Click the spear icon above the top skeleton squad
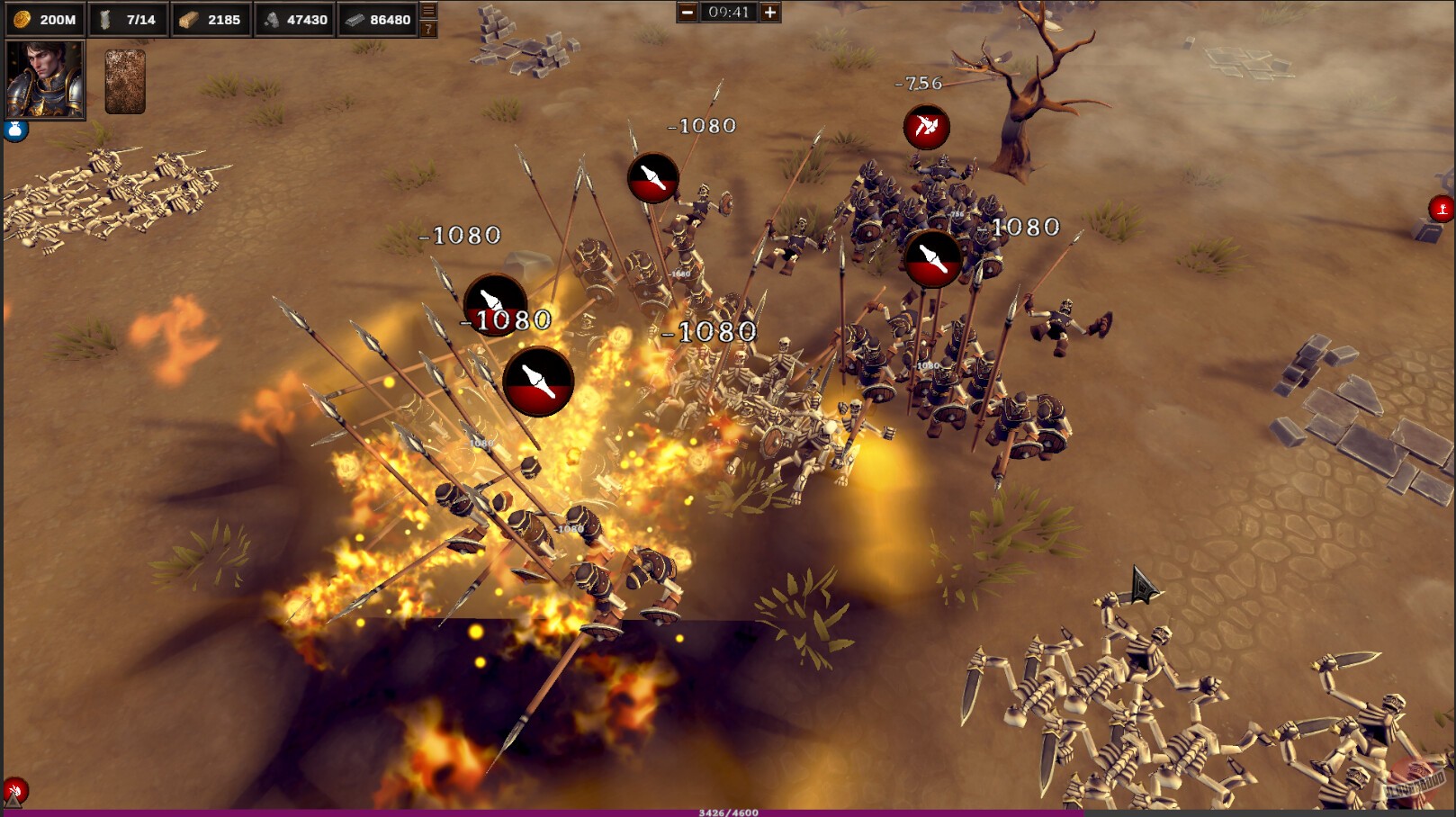Viewport: 1456px width, 817px height. pos(652,179)
